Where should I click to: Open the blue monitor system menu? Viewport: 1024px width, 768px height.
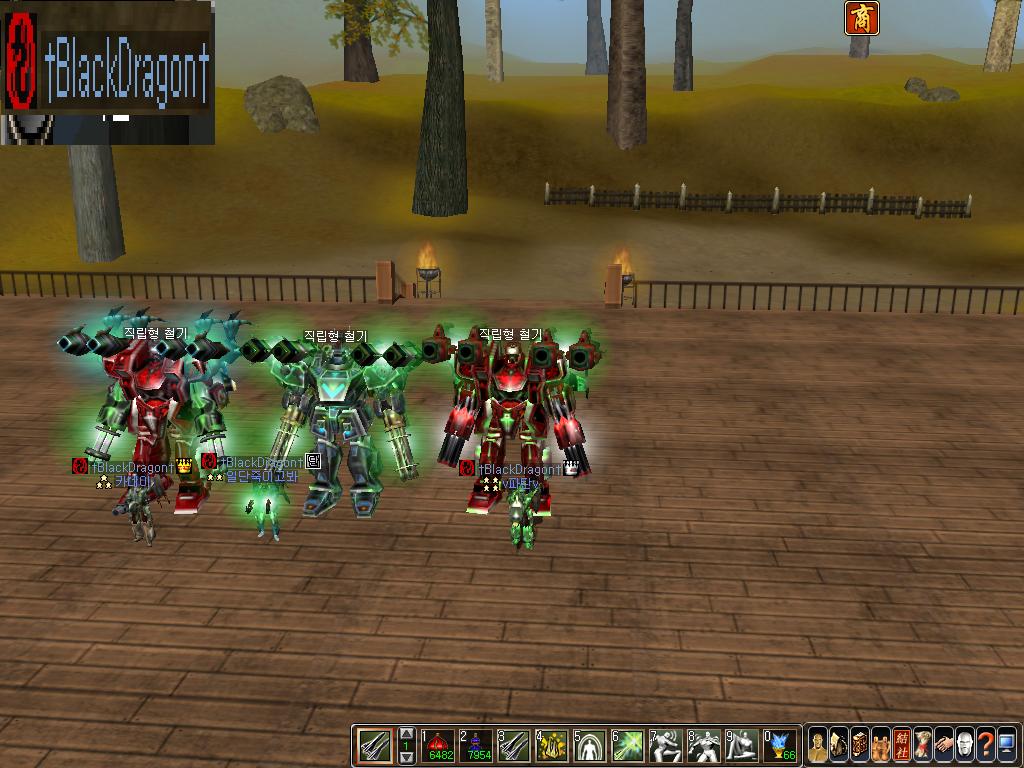[1007, 745]
